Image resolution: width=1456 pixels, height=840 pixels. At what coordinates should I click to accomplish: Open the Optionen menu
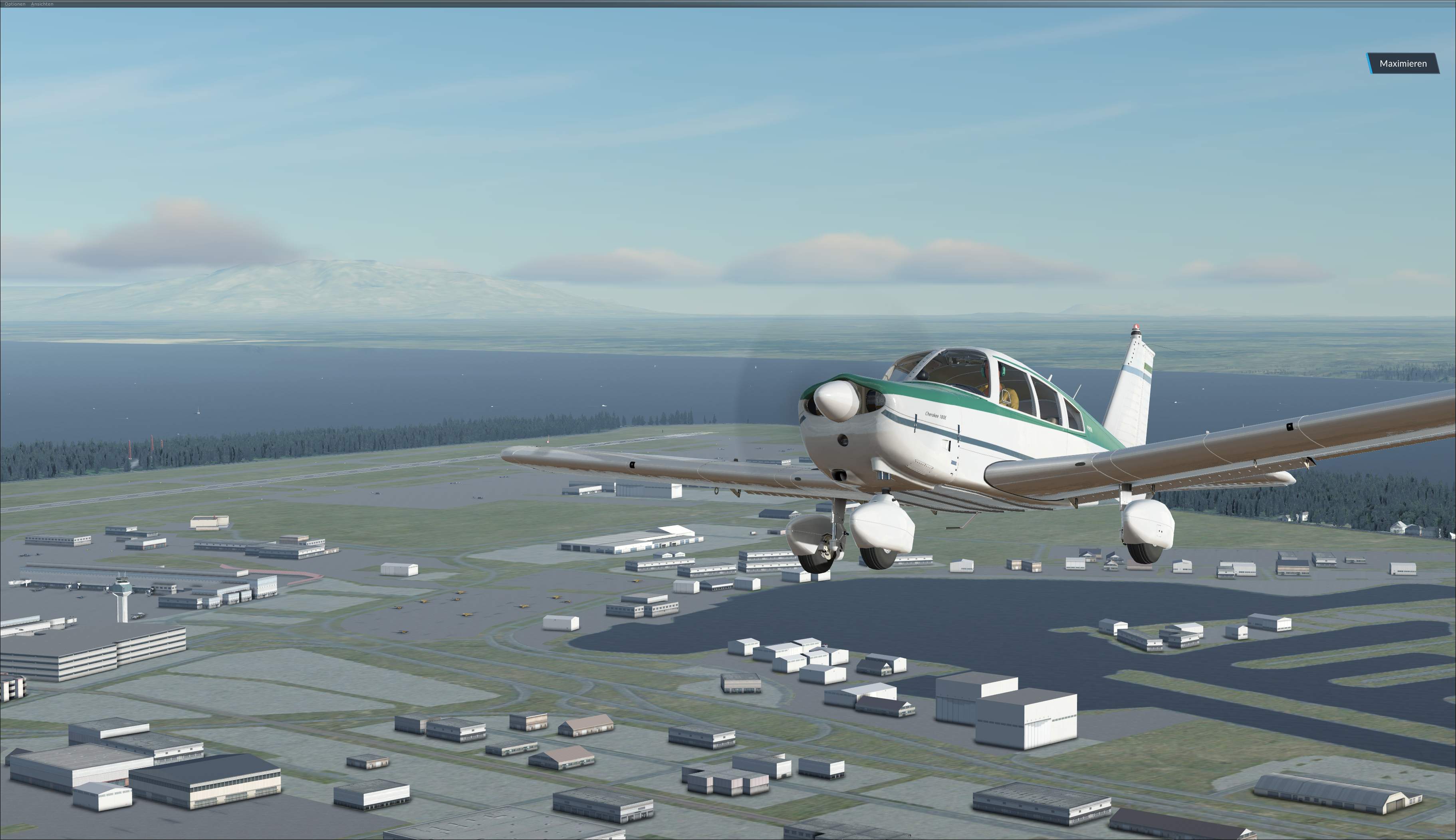(14, 4)
